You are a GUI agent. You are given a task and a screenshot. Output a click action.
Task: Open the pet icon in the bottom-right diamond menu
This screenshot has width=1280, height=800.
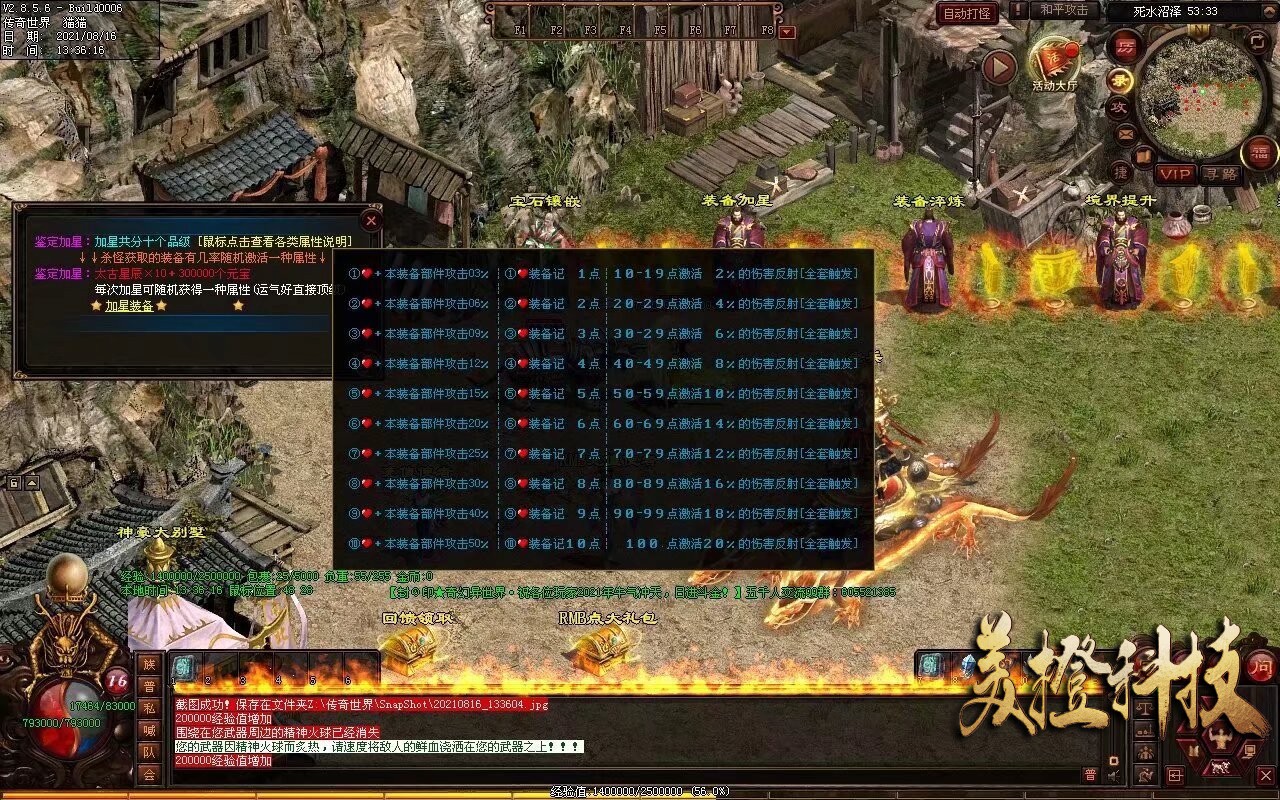tap(1220, 767)
